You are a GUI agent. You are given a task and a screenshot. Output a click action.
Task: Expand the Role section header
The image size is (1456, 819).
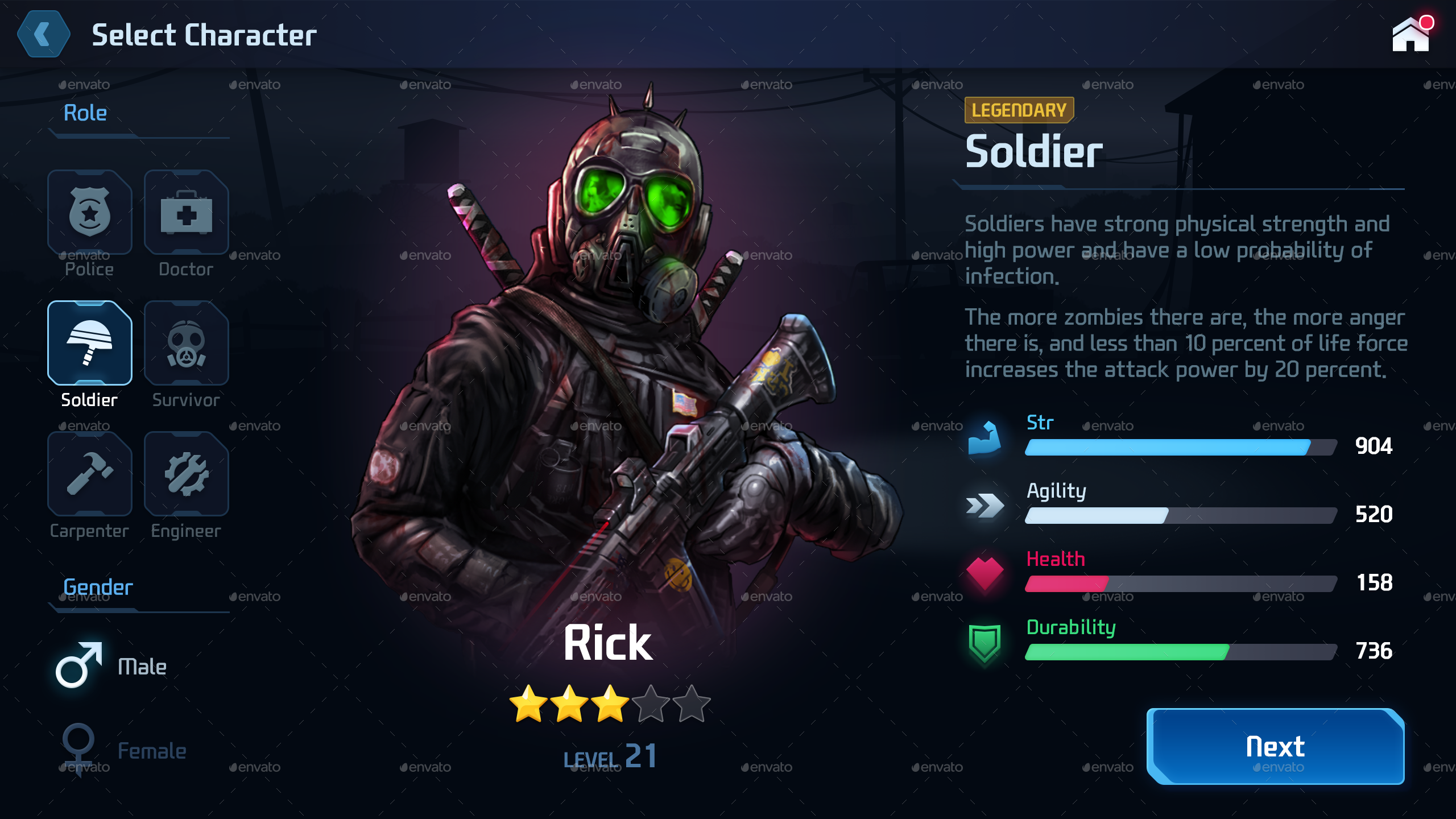coord(84,112)
